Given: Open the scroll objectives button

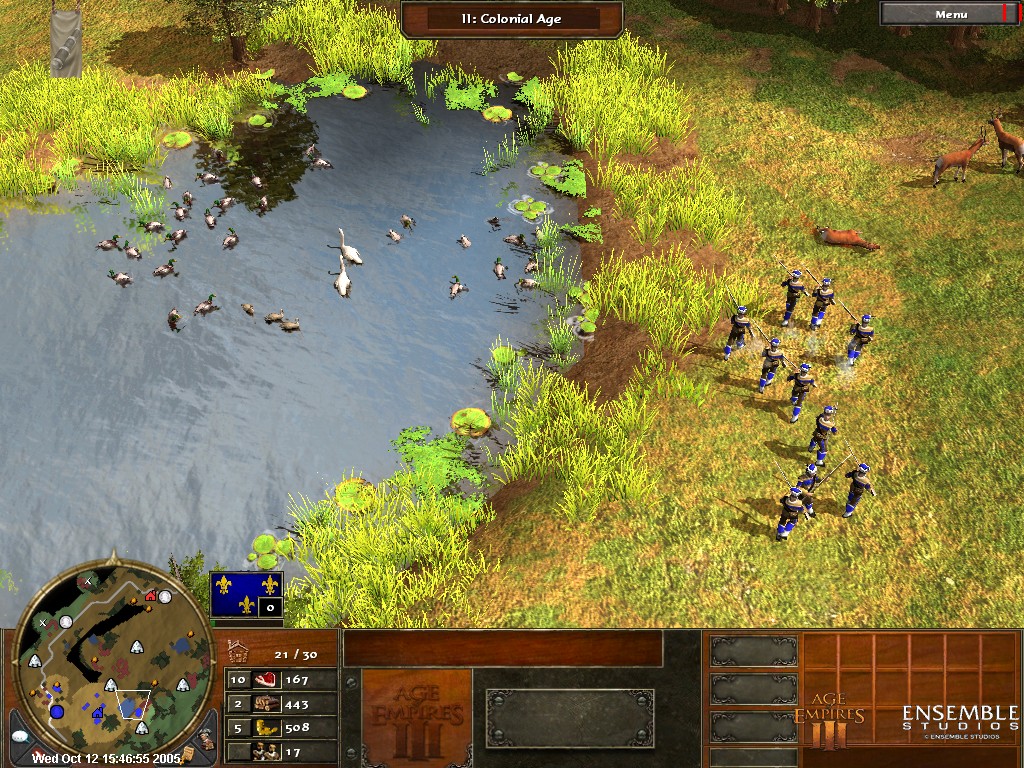Looking at the screenshot, I should (x=188, y=754).
